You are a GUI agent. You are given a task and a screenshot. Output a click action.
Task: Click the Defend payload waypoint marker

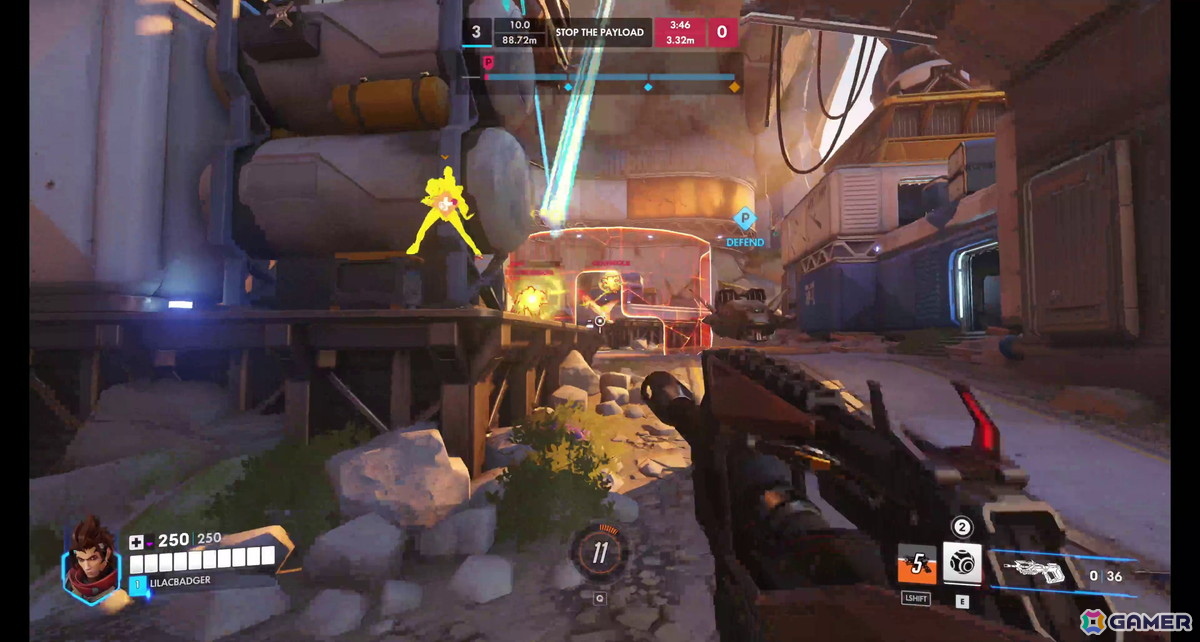pos(744,220)
